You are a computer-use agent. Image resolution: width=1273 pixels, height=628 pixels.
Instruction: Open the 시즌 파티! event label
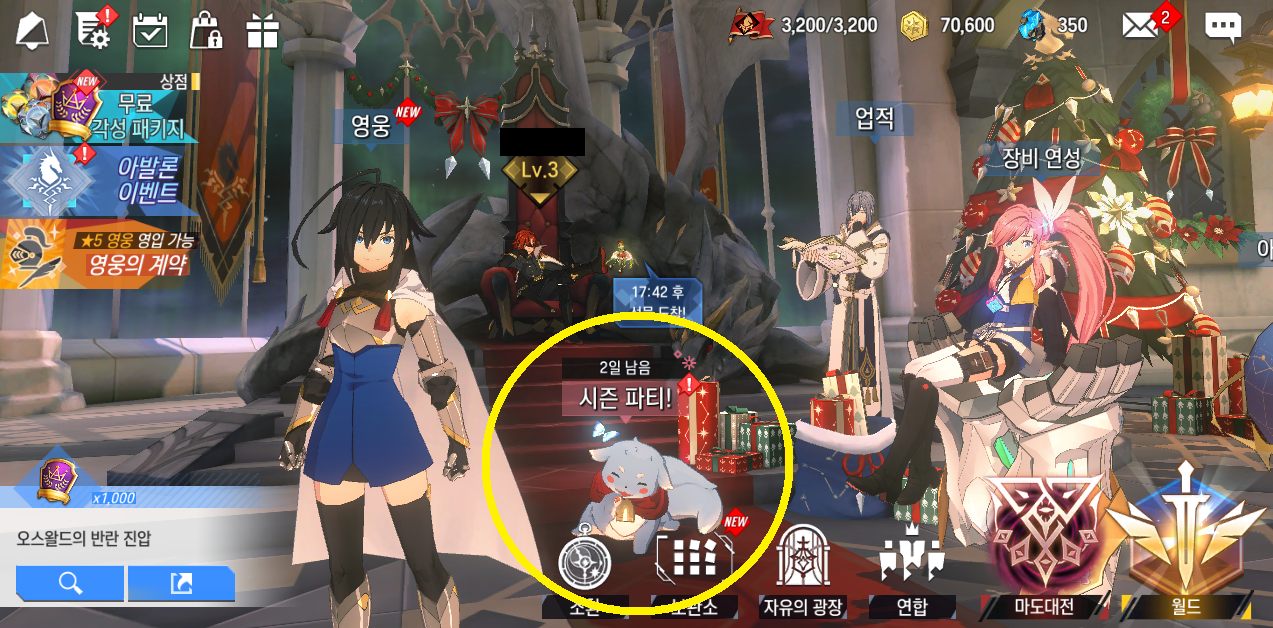626,398
